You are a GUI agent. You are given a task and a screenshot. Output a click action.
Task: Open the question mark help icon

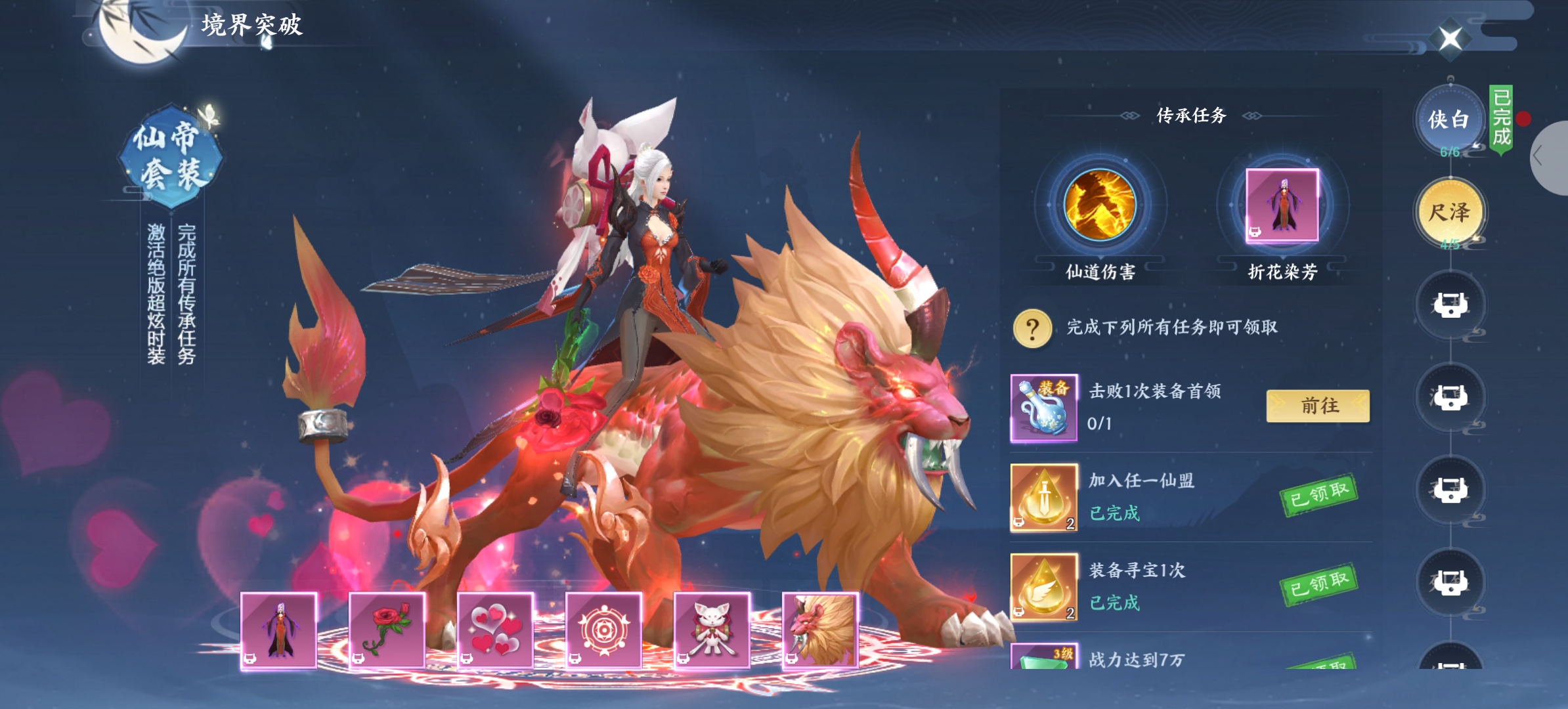(x=1032, y=328)
